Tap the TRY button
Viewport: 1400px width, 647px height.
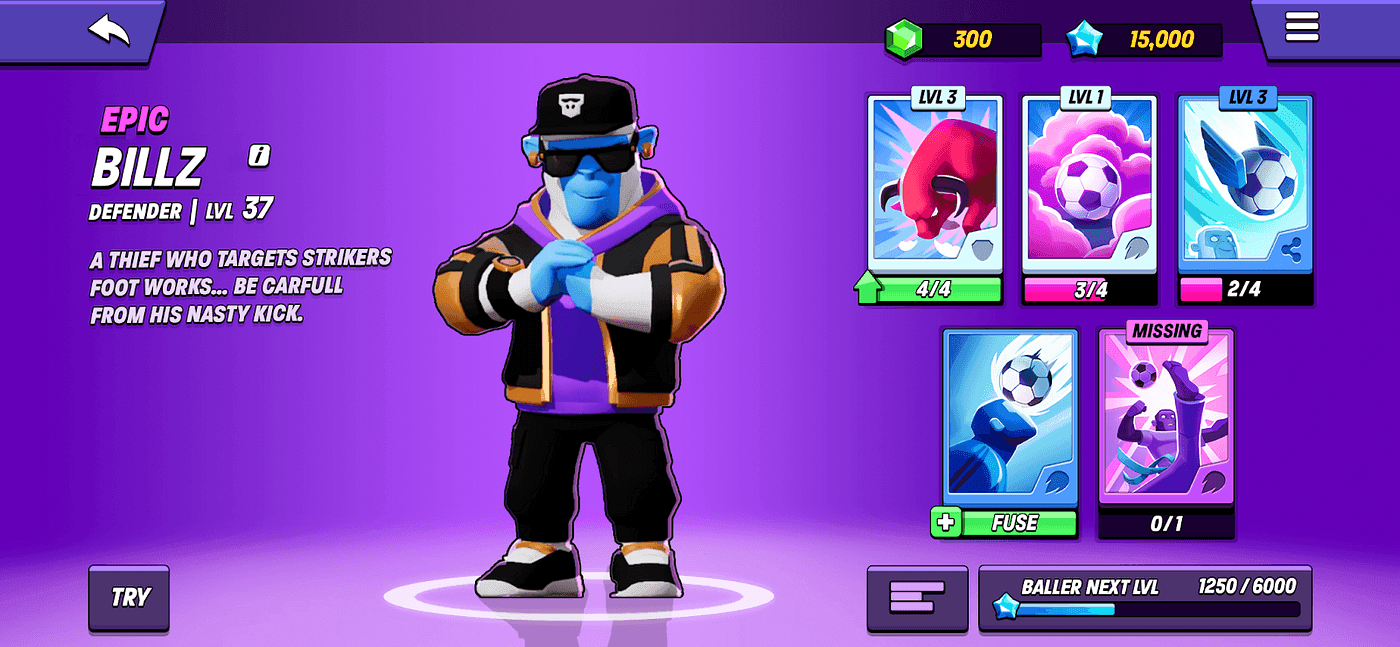coord(129,598)
